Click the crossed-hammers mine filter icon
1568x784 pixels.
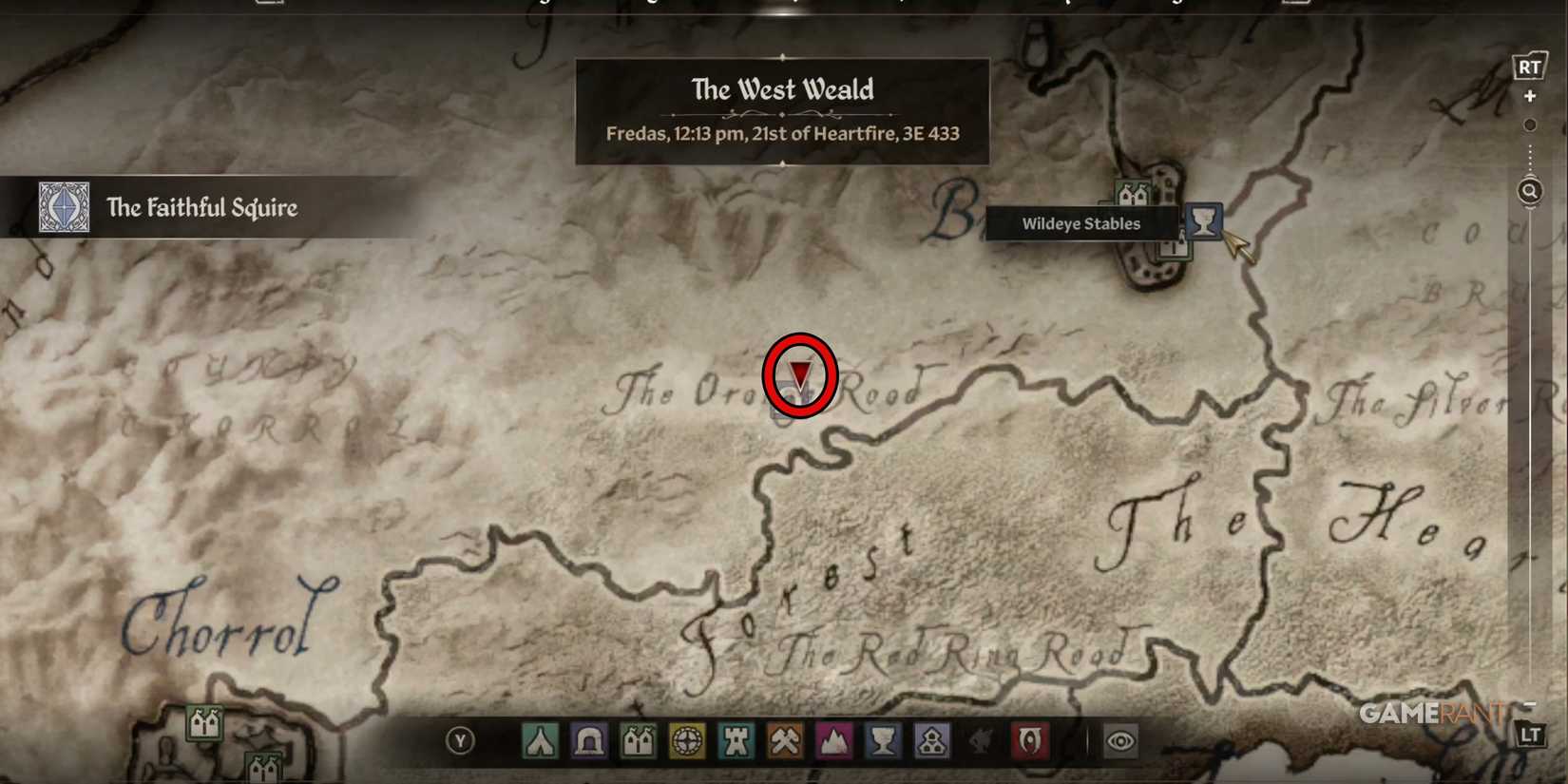coord(786,740)
